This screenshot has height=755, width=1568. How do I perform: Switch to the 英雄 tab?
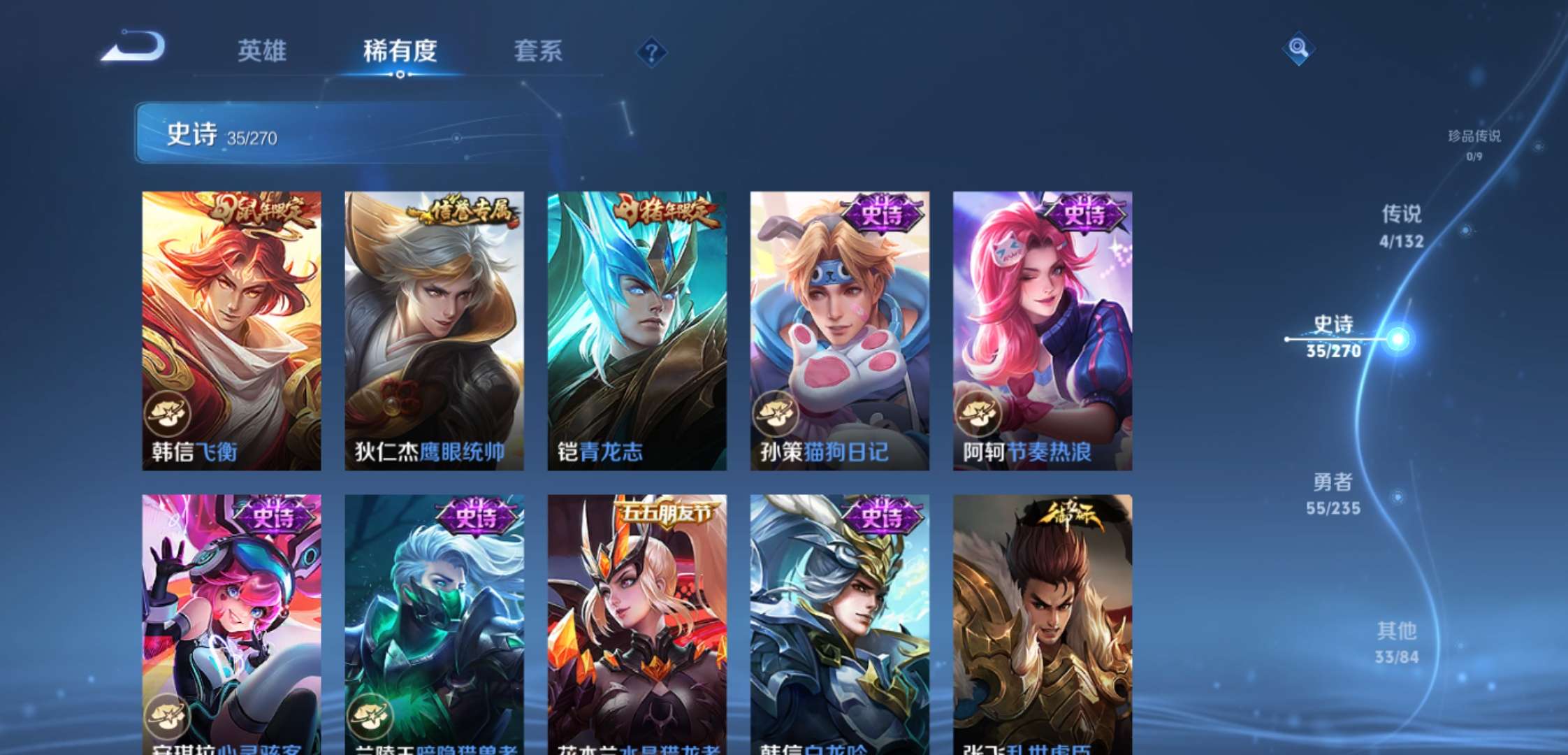tap(263, 51)
